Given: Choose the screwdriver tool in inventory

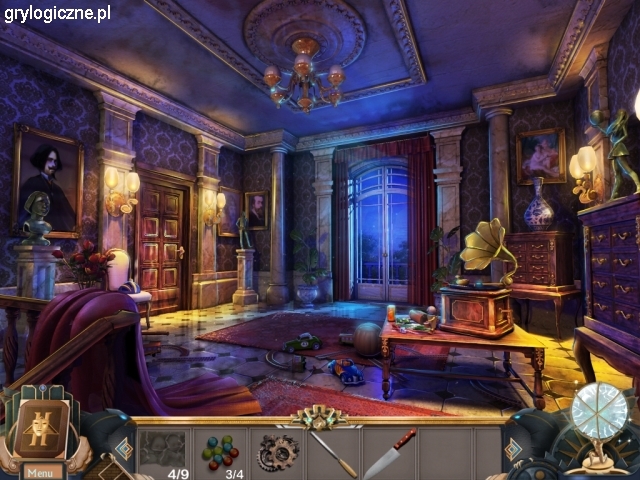Looking at the screenshot, I should point(332,453).
